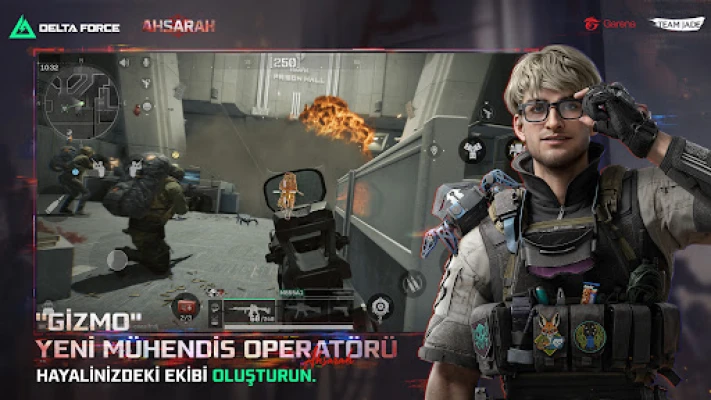
Task: Toggle the microphone icon
Action: (x=146, y=62)
